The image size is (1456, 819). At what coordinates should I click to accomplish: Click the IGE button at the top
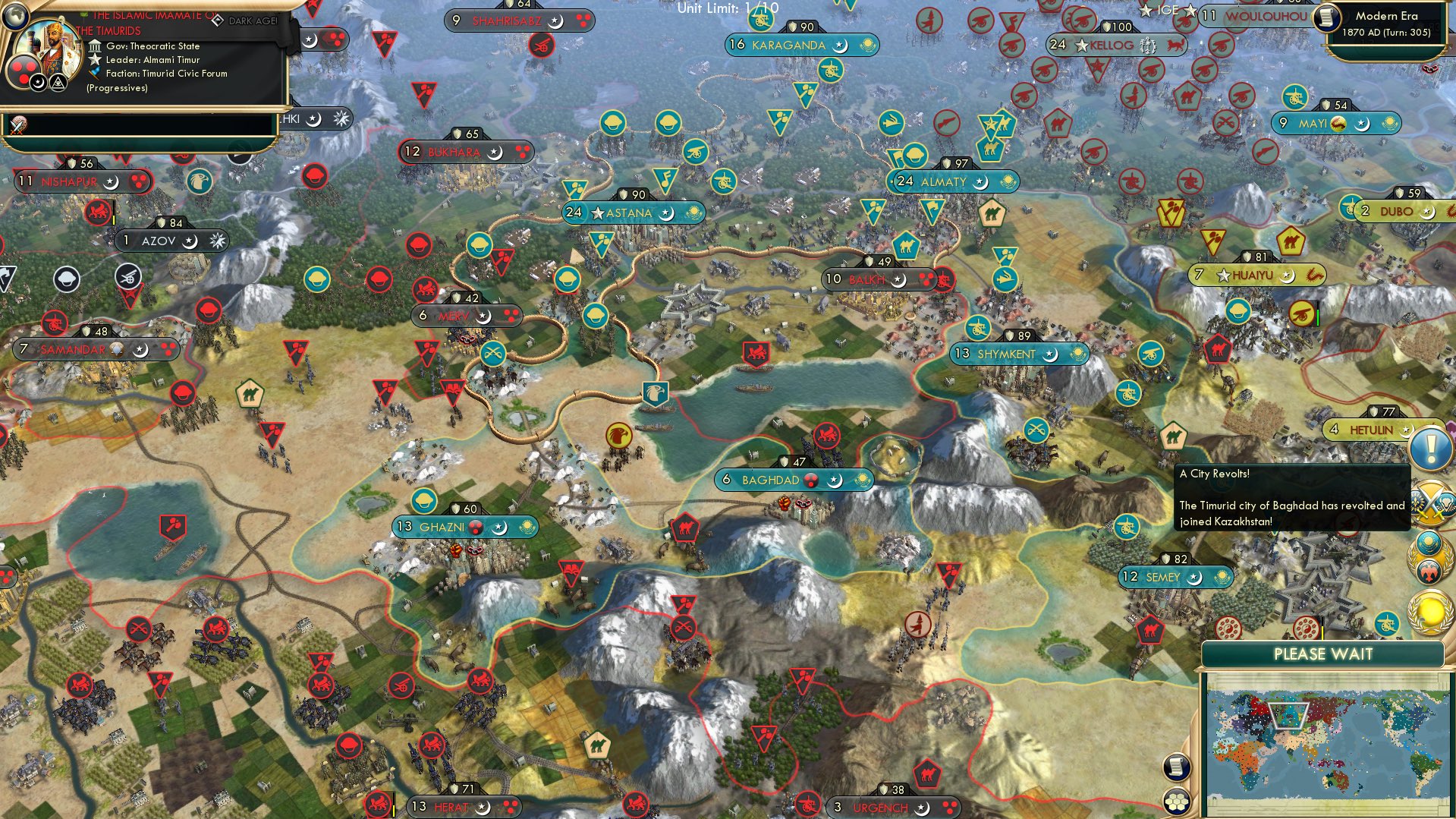click(x=1168, y=11)
